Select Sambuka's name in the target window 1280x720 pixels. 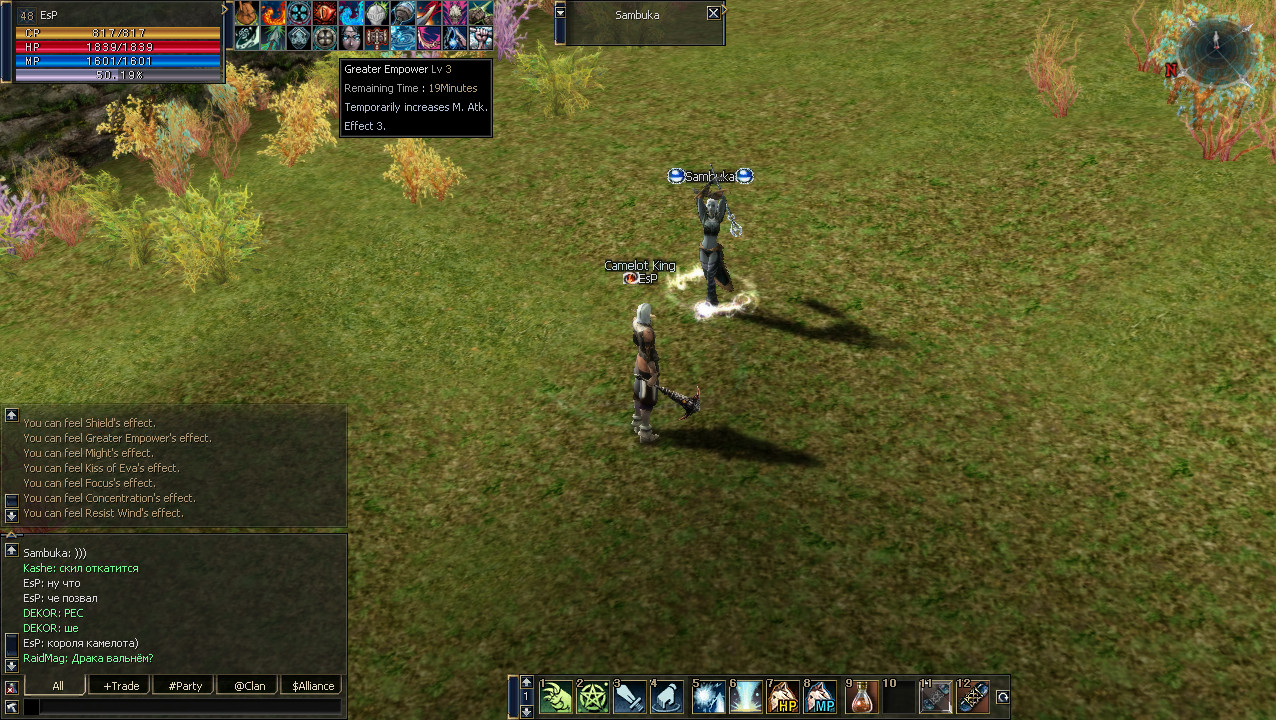click(x=637, y=15)
